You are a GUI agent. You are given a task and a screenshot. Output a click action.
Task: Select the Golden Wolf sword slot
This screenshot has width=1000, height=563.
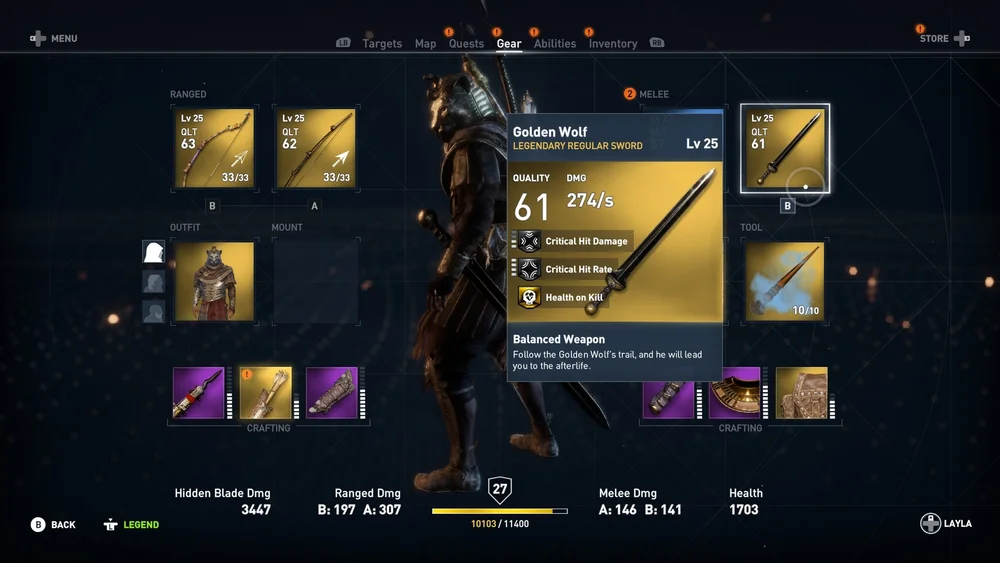tap(785, 149)
